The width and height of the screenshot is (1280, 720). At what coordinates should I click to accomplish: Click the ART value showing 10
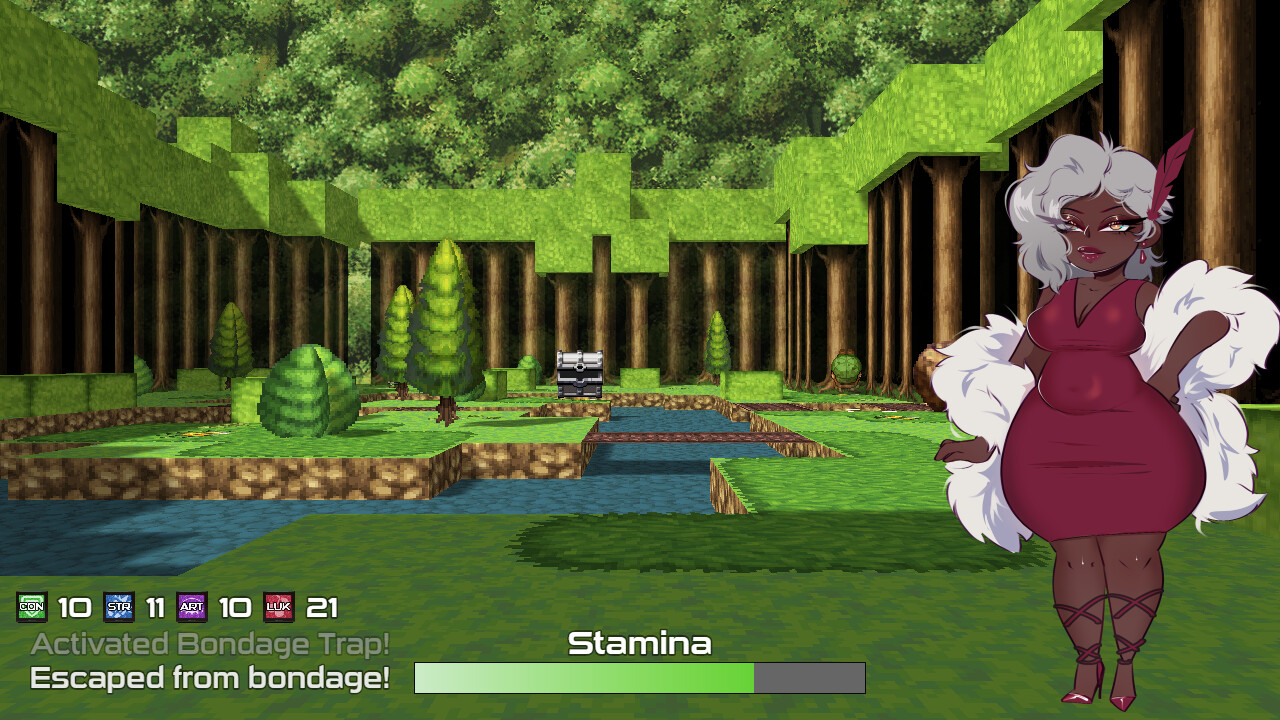tap(234, 607)
